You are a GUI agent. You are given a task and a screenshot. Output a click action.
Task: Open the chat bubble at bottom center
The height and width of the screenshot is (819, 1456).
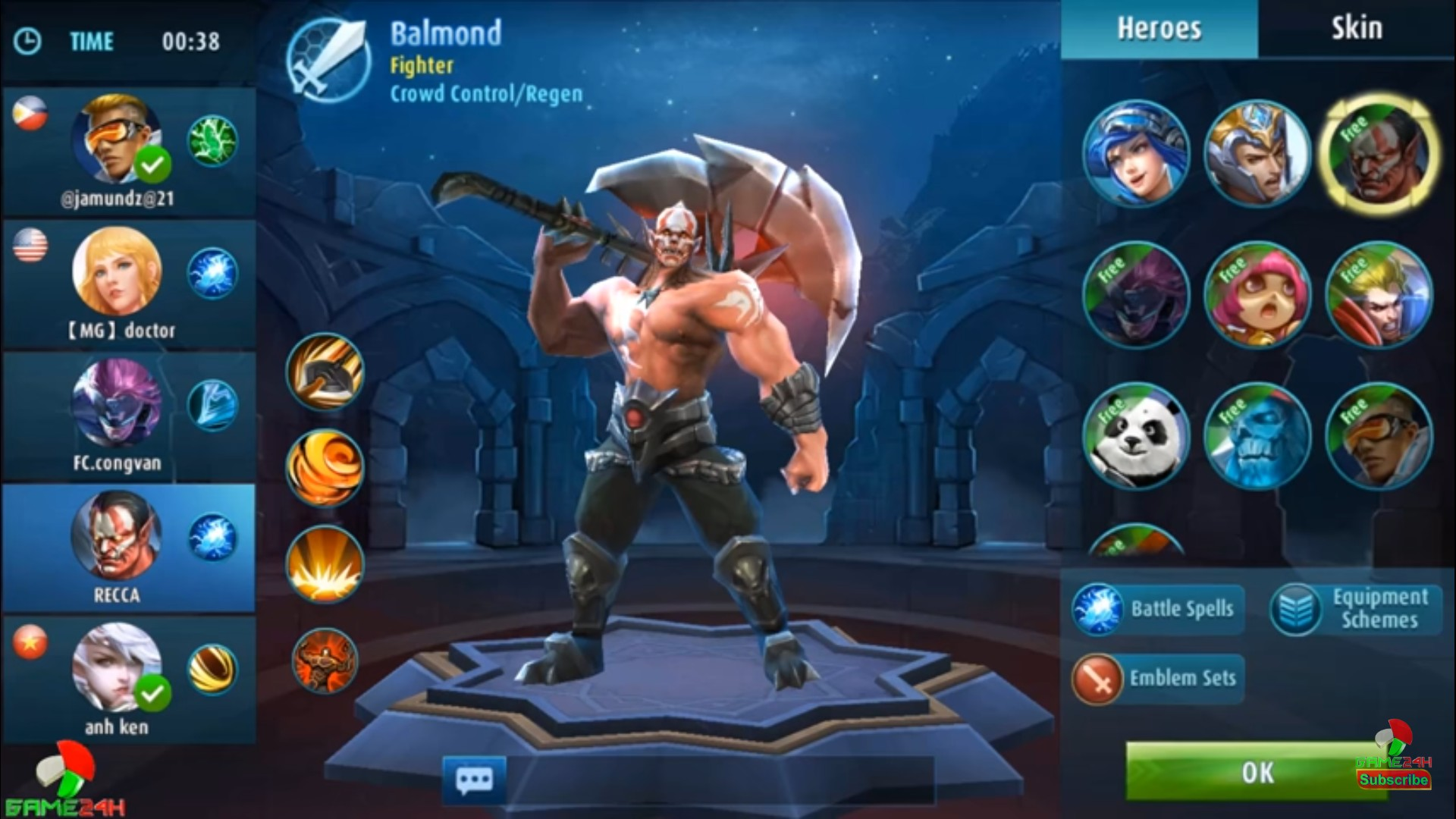(x=474, y=778)
